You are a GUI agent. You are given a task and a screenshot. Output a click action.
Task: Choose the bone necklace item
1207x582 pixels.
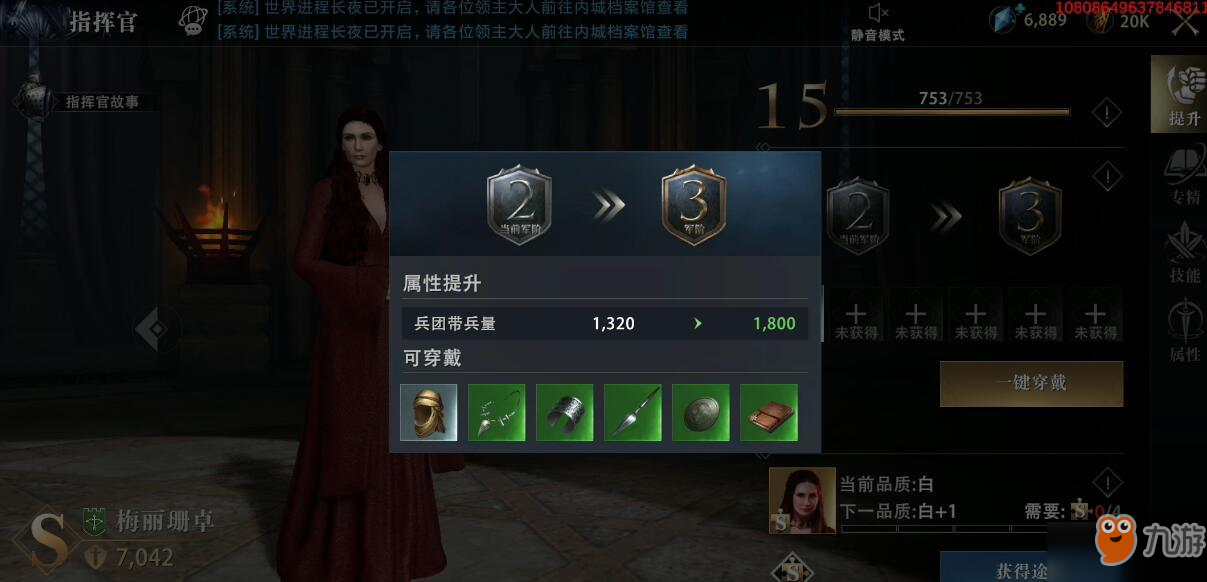[497, 412]
